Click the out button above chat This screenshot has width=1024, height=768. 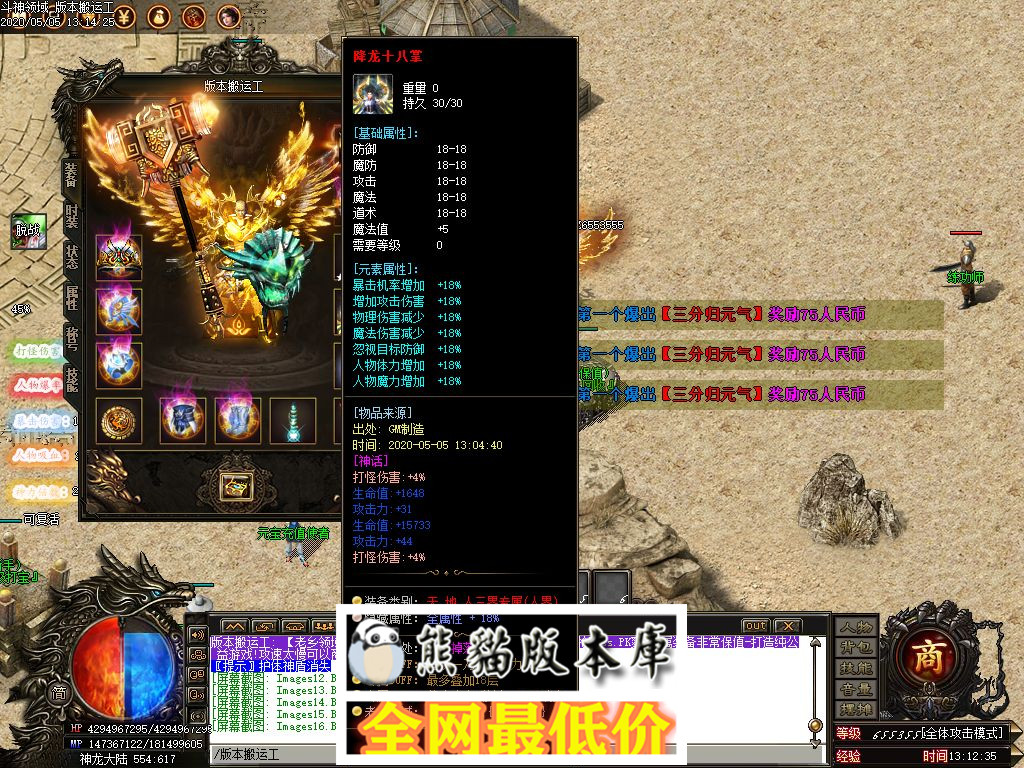[x=755, y=626]
